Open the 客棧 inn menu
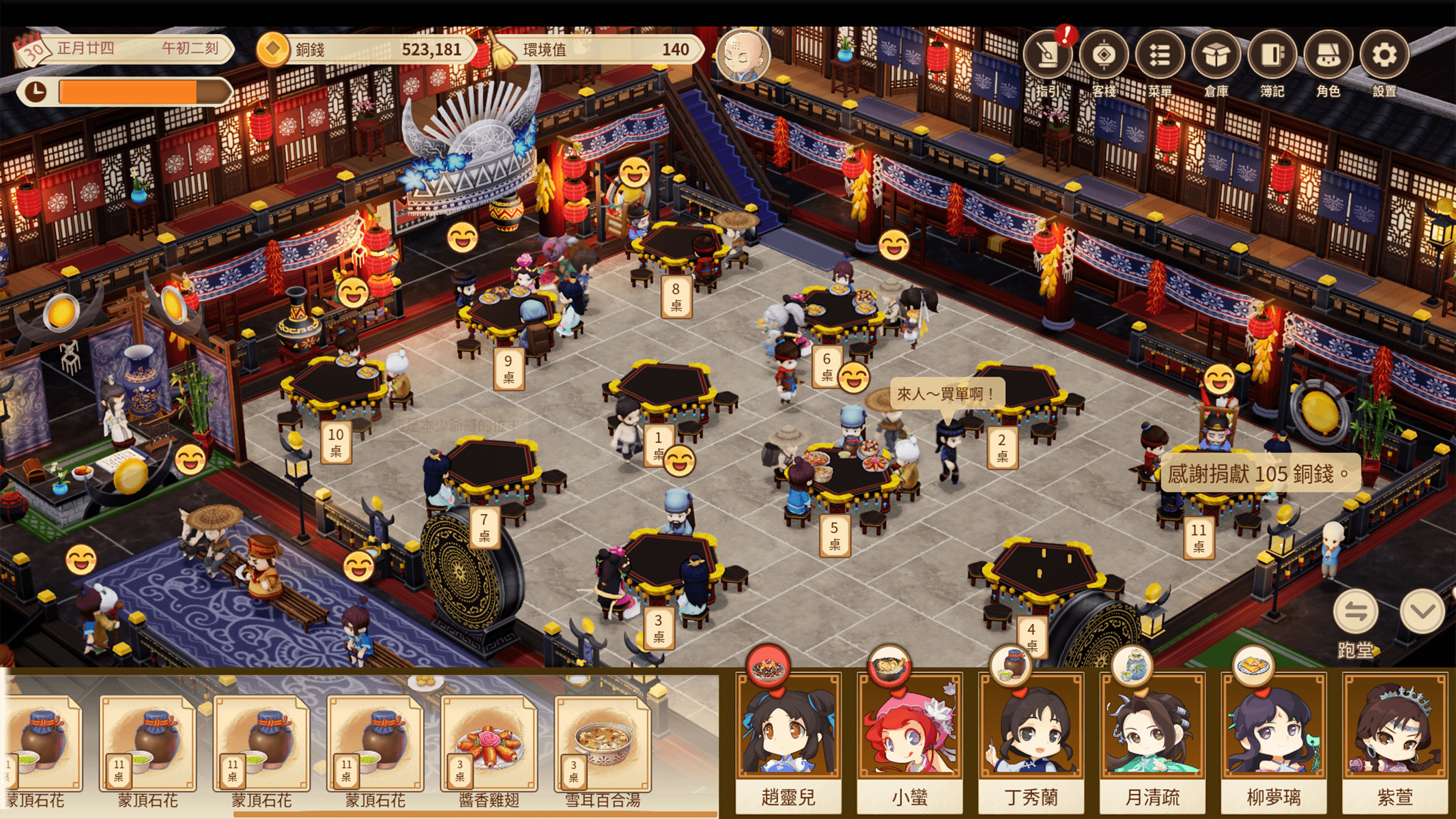Screen dimensions: 1456x819 coord(1103,56)
